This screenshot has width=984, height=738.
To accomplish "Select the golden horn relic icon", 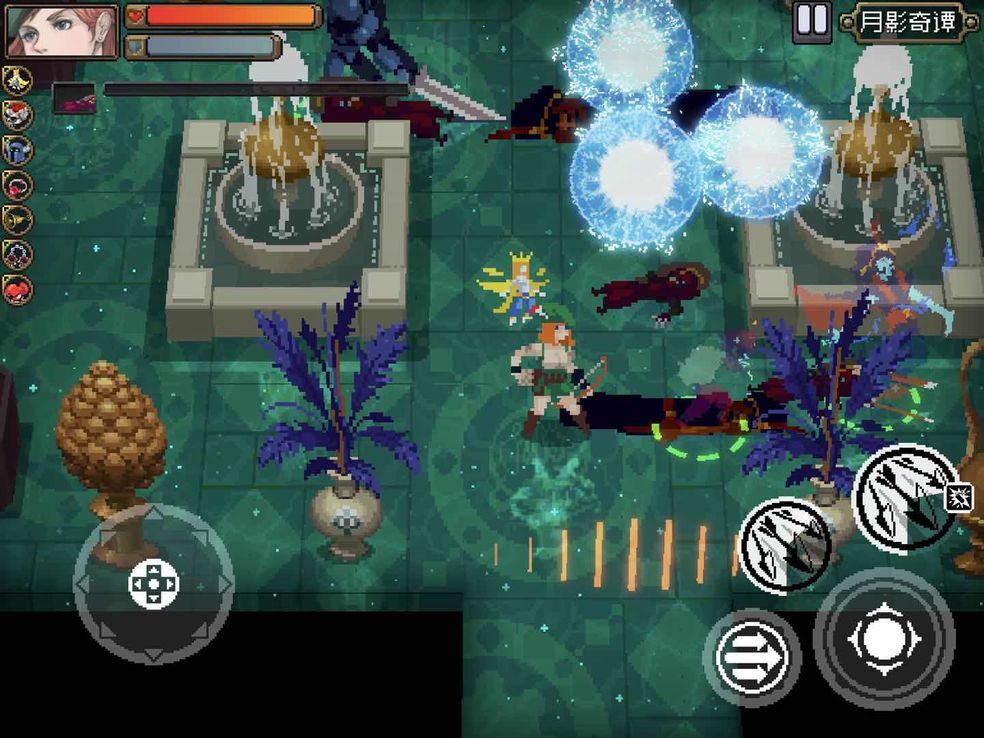I will 18,220.
